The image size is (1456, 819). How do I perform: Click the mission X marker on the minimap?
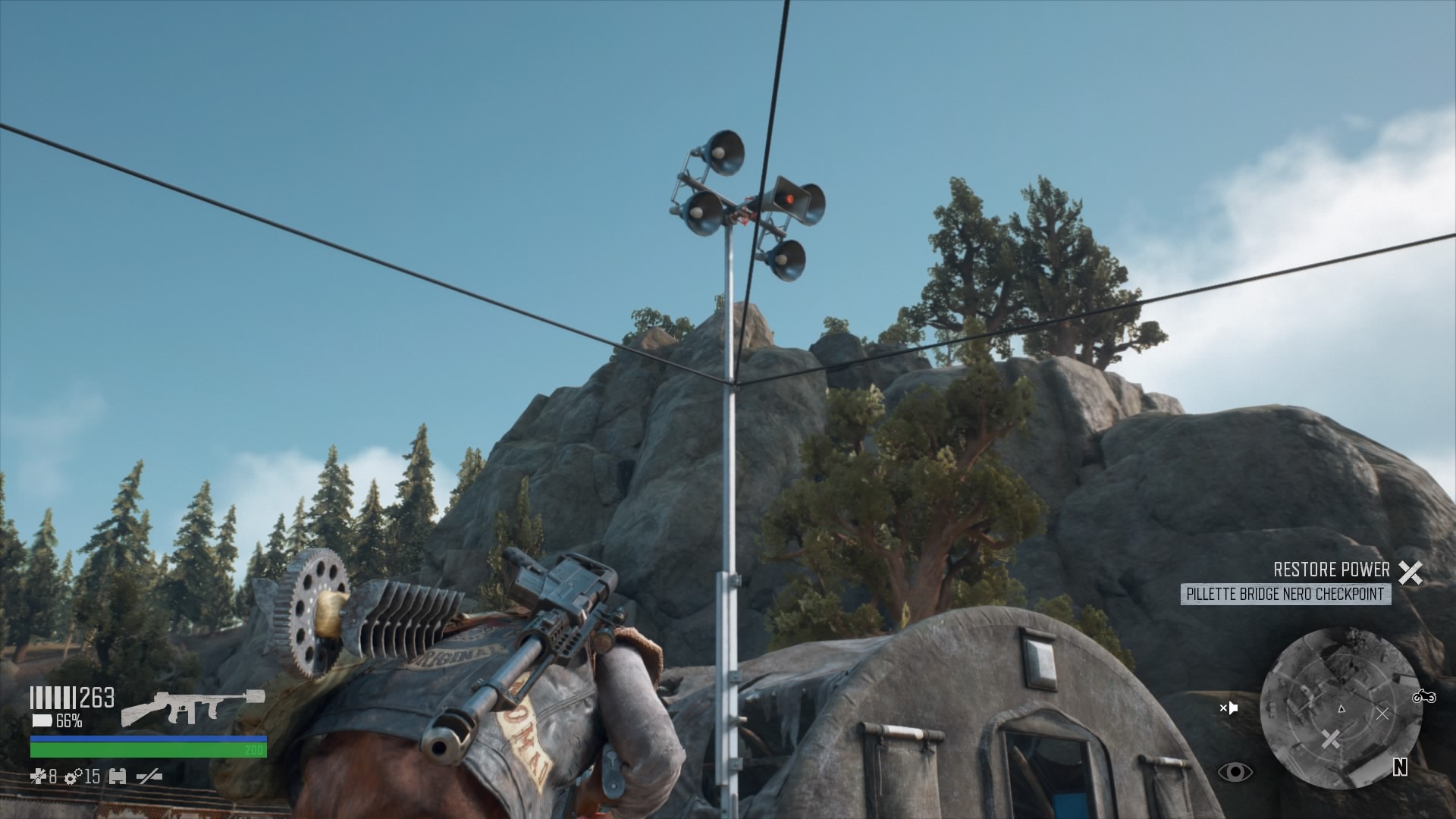(1331, 738)
